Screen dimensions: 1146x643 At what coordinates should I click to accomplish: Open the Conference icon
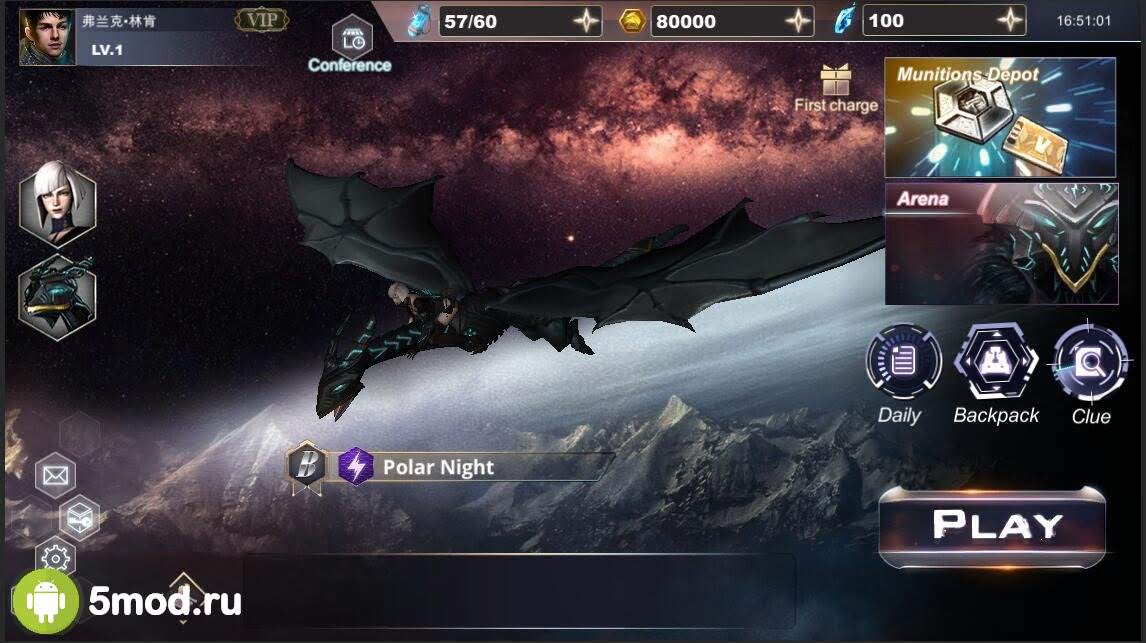point(351,39)
